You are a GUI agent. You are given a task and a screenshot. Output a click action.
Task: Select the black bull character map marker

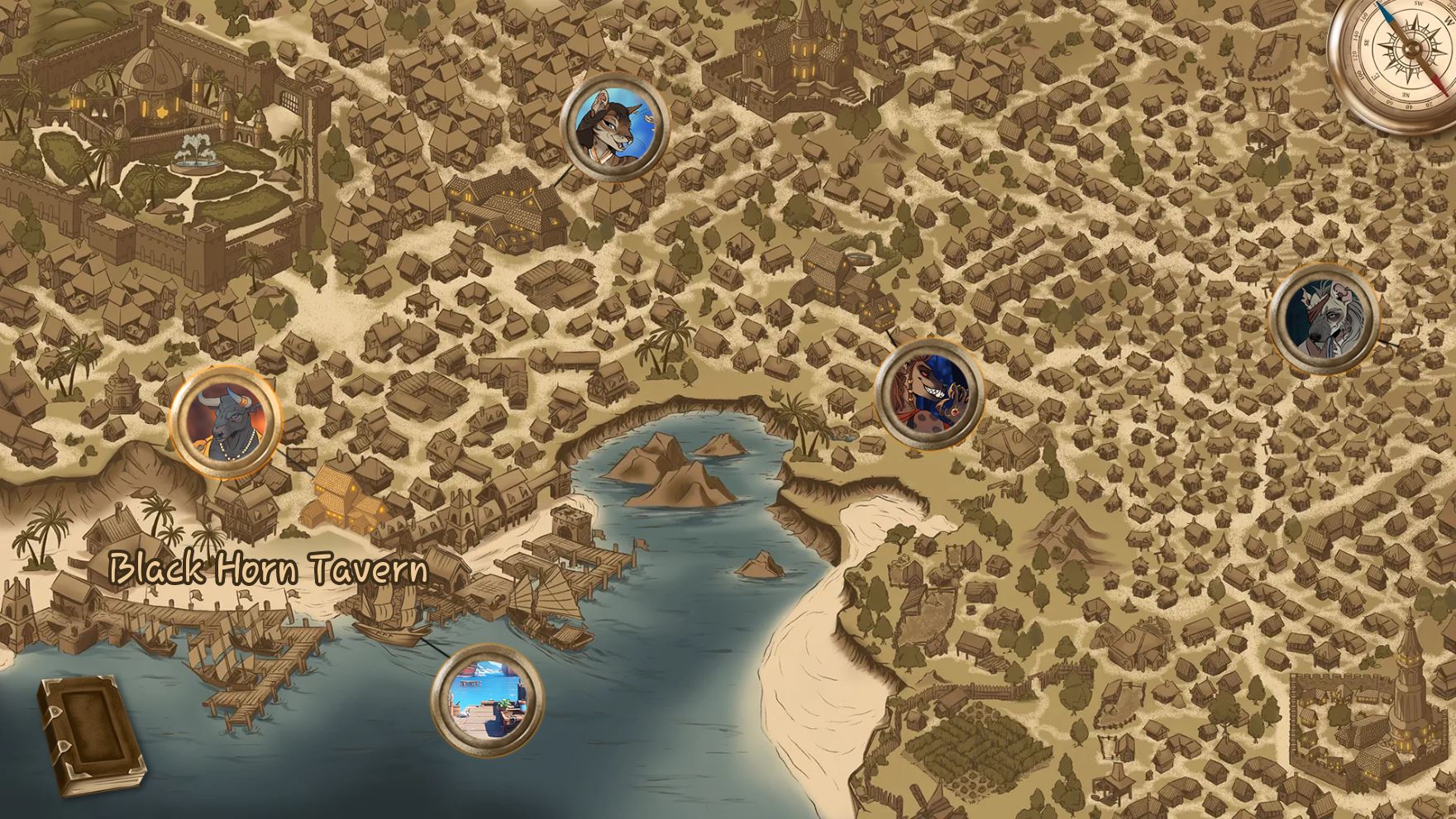pyautogui.click(x=225, y=421)
